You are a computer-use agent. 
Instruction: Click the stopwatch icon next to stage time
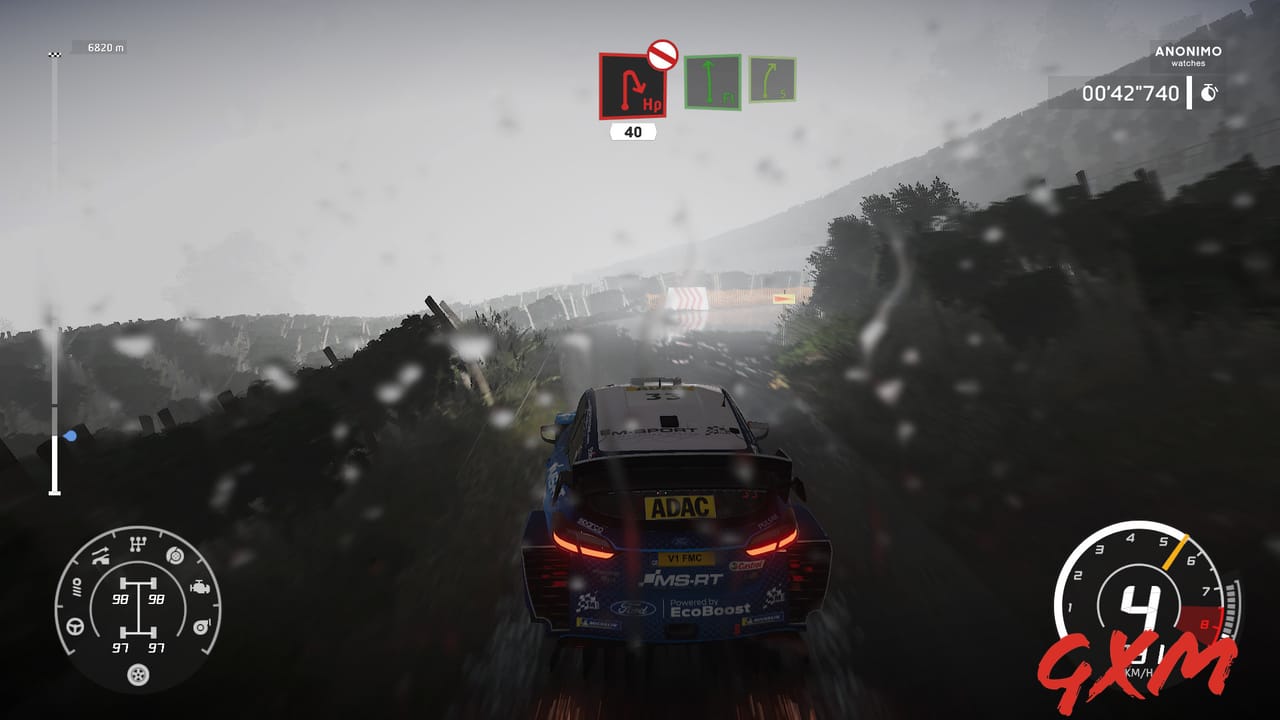[1210, 91]
